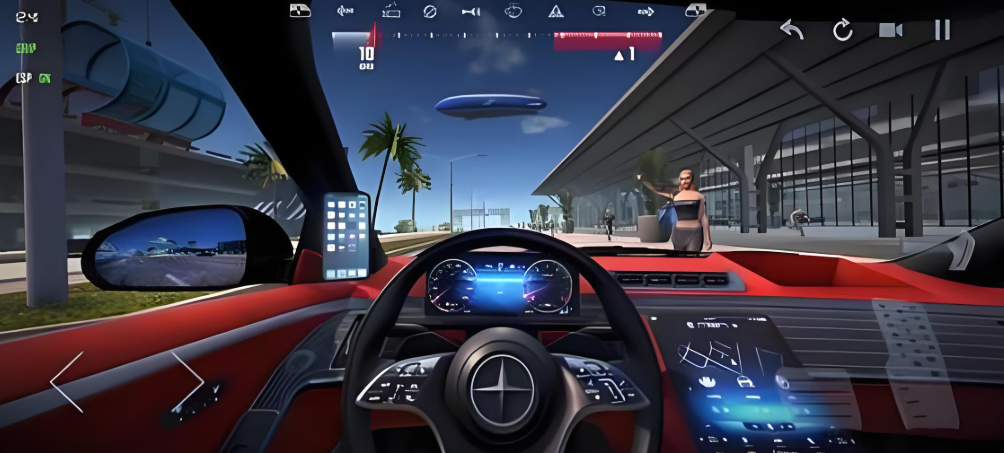
Task: Steer left with the left arrow
Action: pyautogui.click(x=67, y=381)
